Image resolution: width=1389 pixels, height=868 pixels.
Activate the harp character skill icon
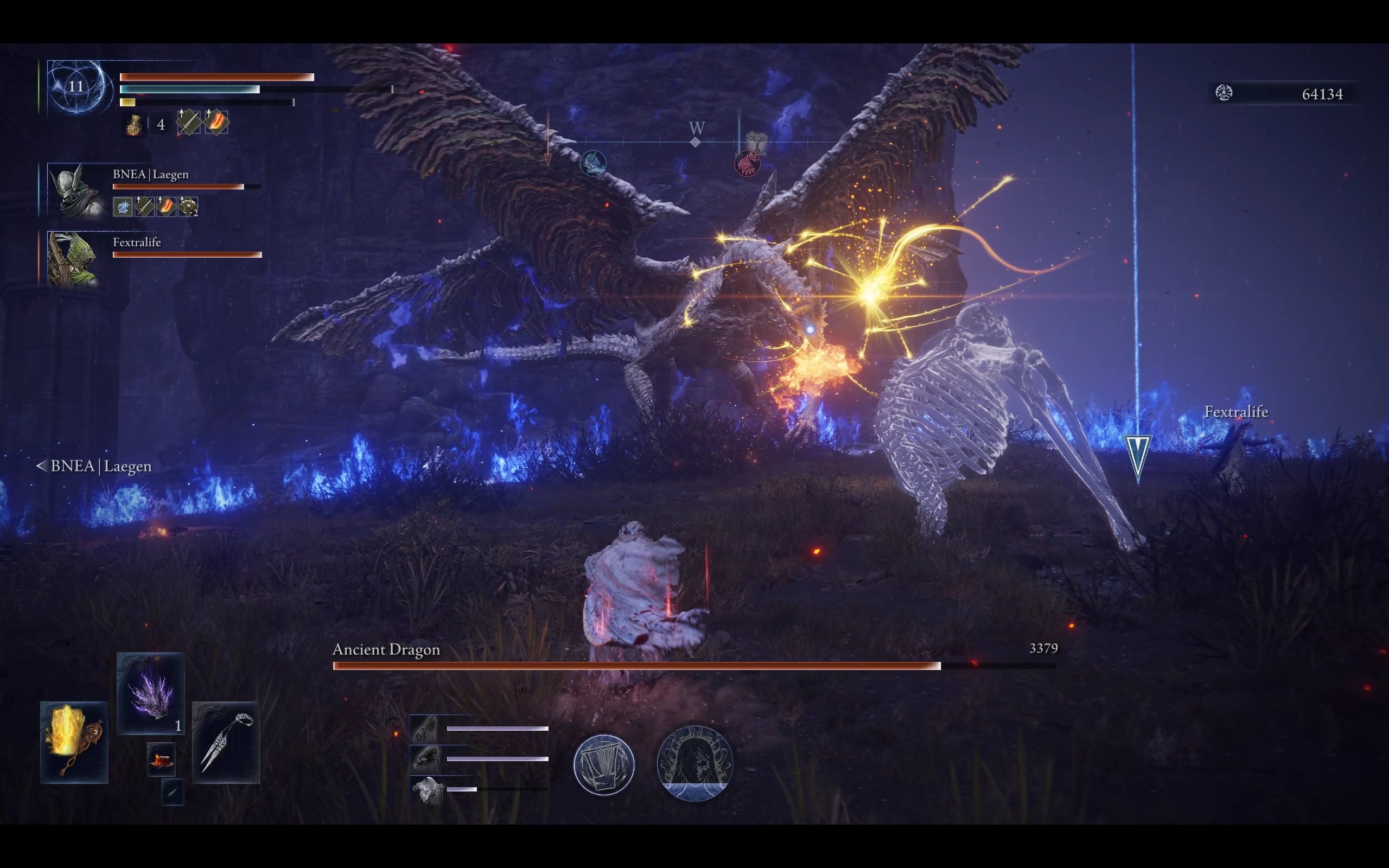tap(604, 764)
